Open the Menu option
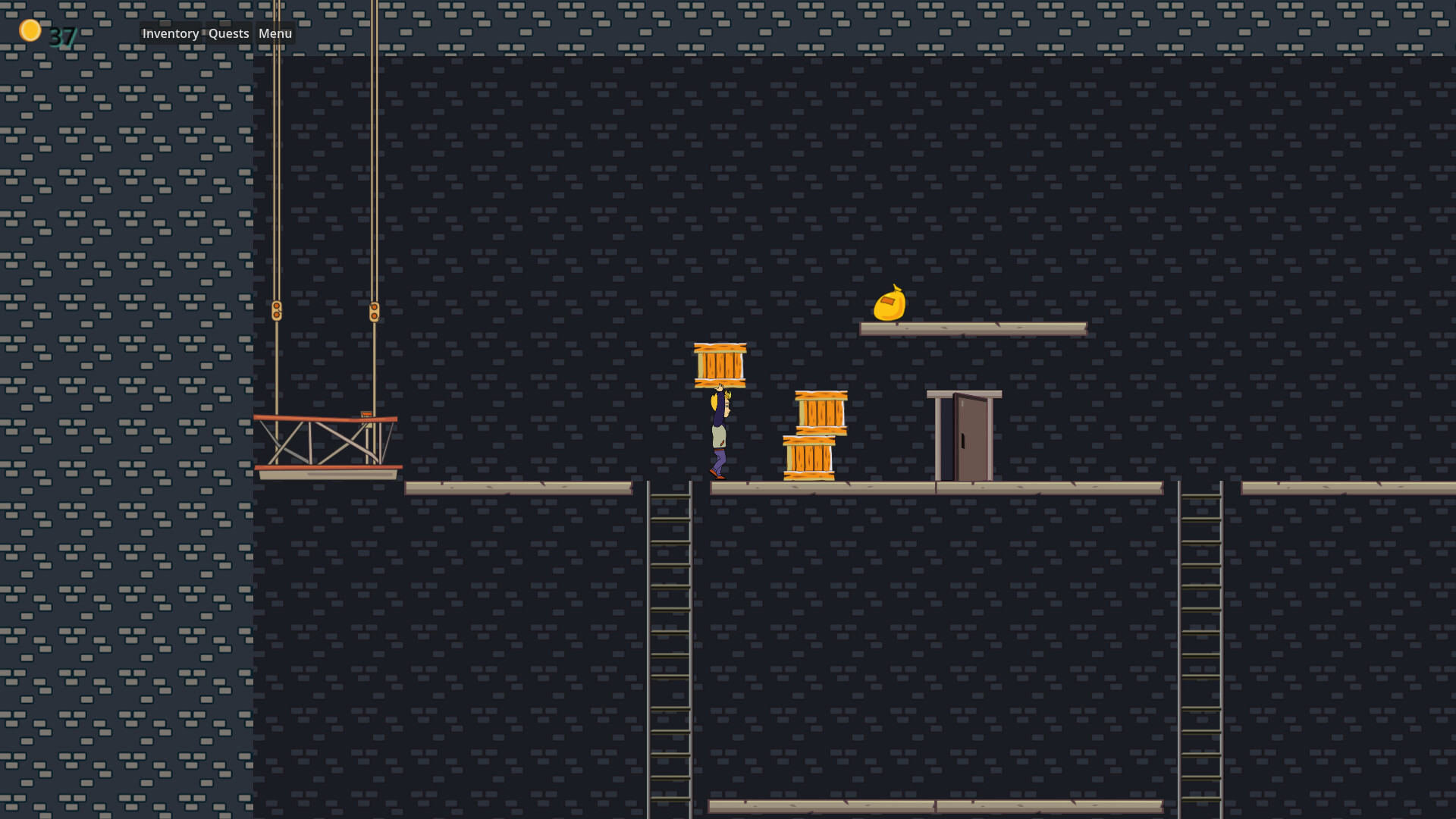Viewport: 1456px width, 819px height. [275, 33]
